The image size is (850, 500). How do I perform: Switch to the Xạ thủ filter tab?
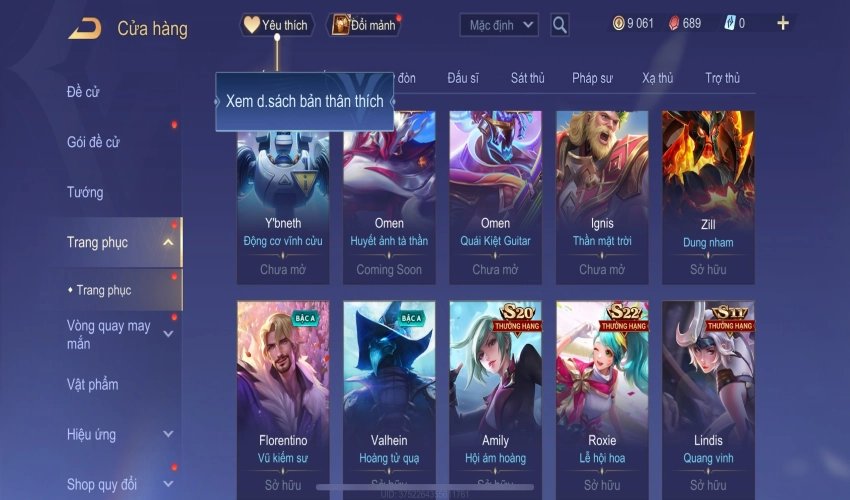coord(658,78)
